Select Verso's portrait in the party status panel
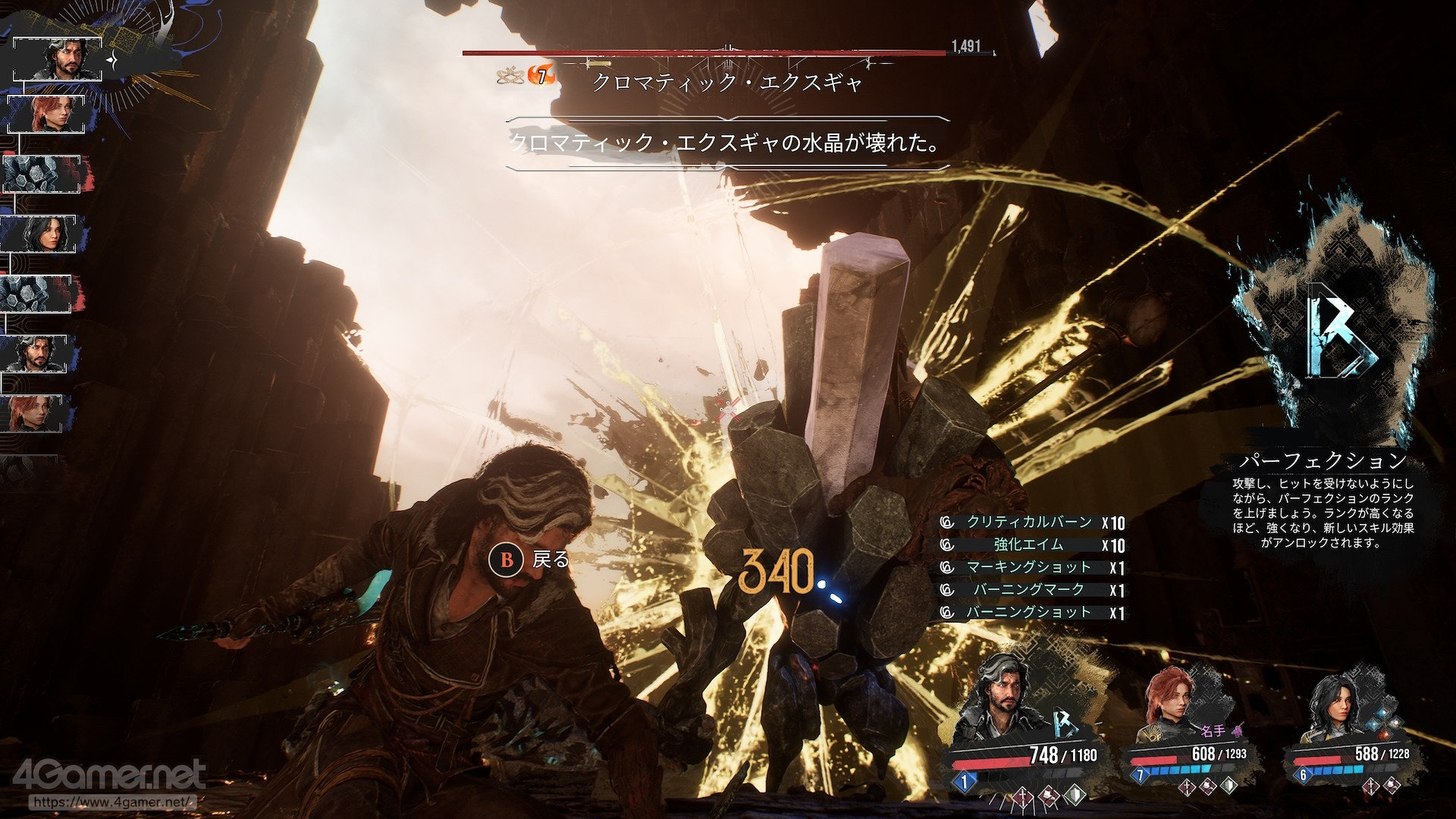The width and height of the screenshot is (1456, 819). [995, 701]
